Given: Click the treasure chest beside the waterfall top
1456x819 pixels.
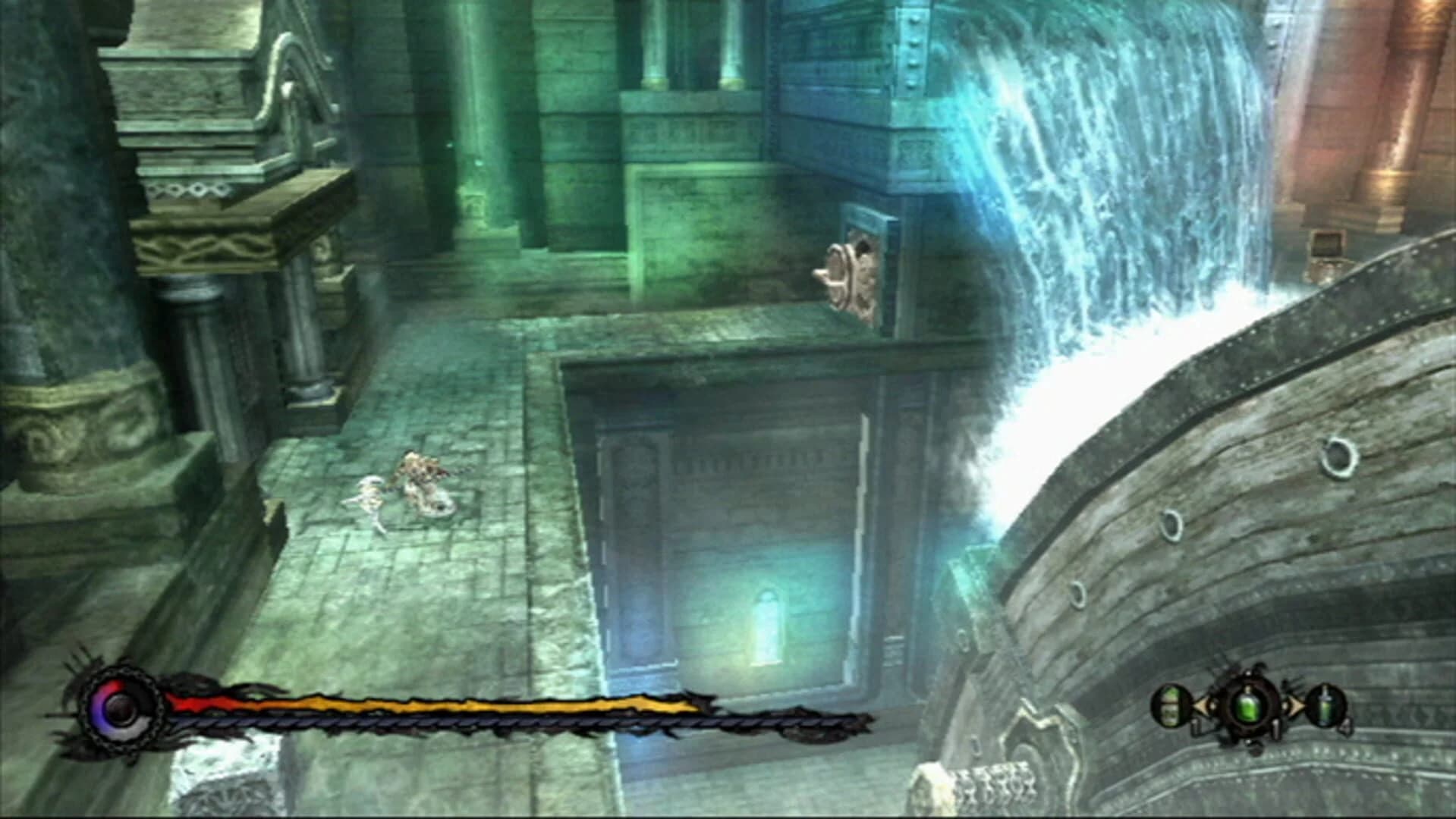Looking at the screenshot, I should pos(1328,248).
